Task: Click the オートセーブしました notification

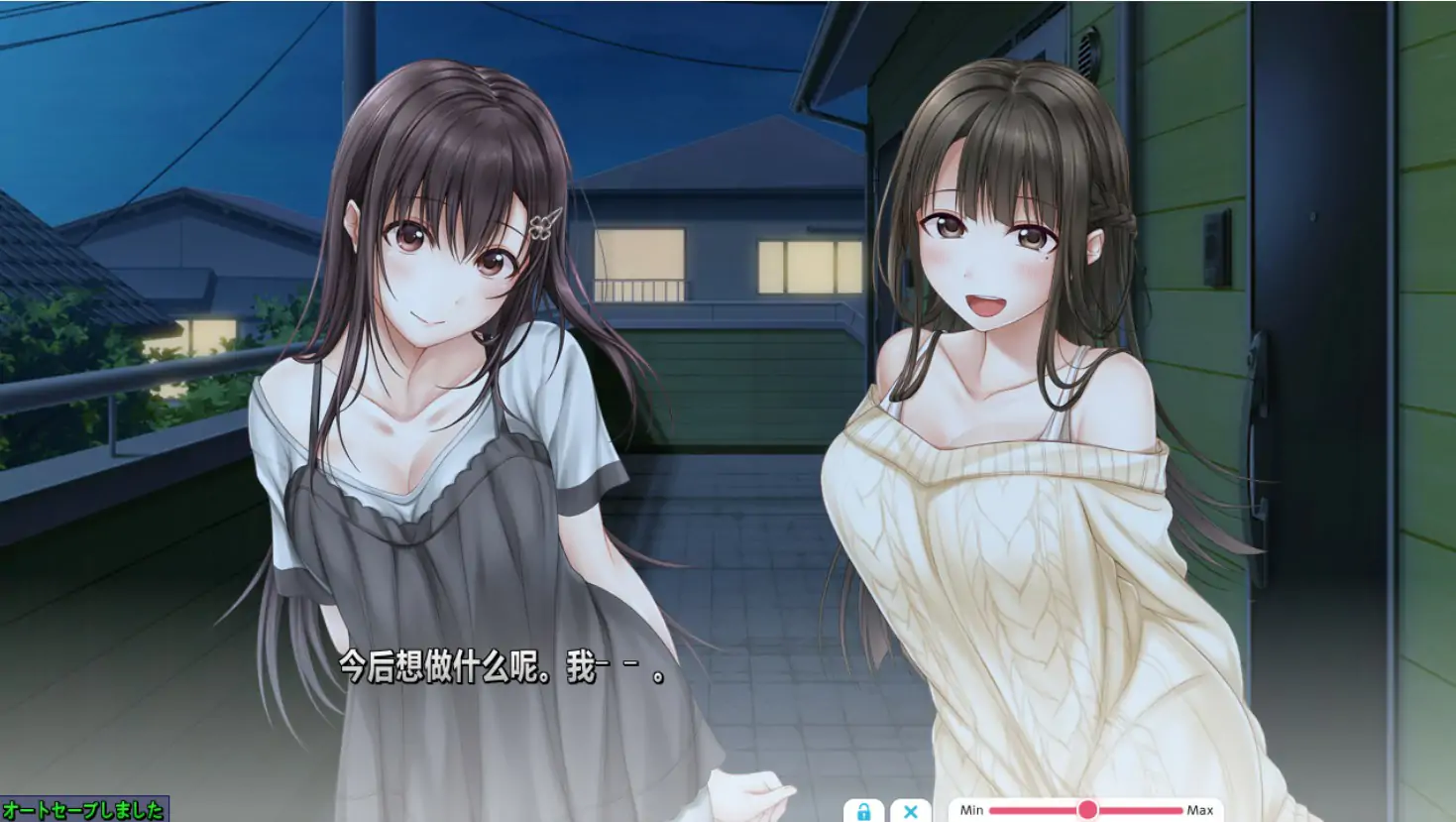Action: 83,809
